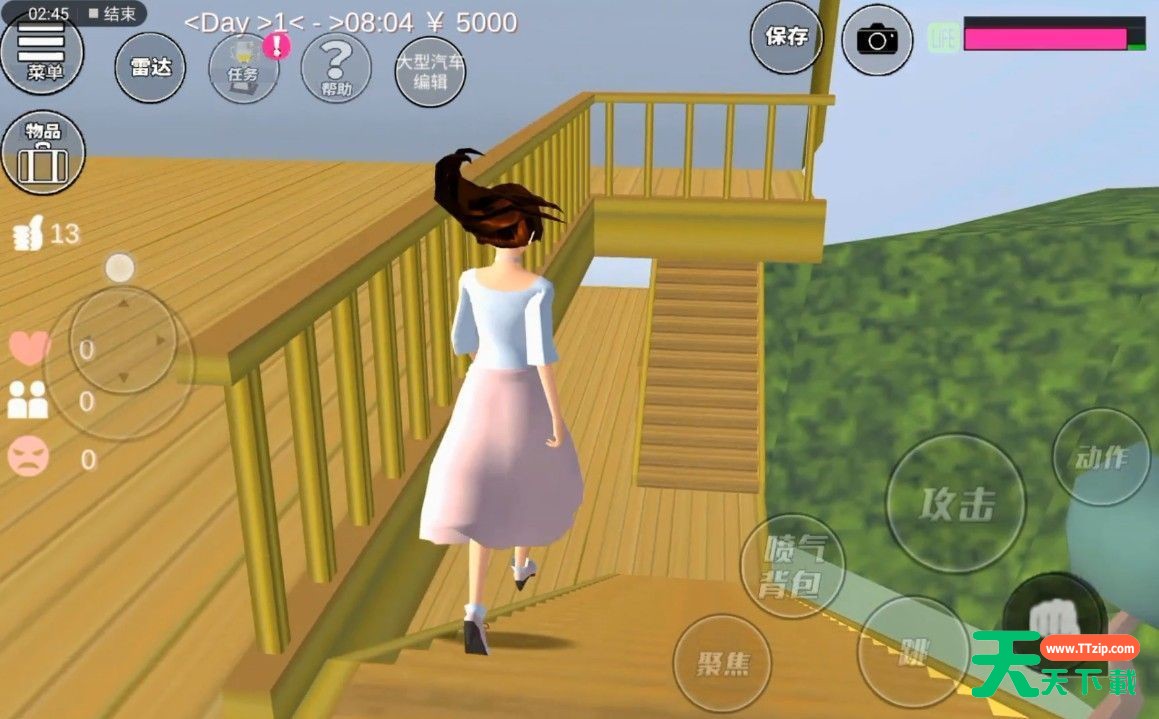Use the 喷气背包 jetpack

tap(792, 566)
